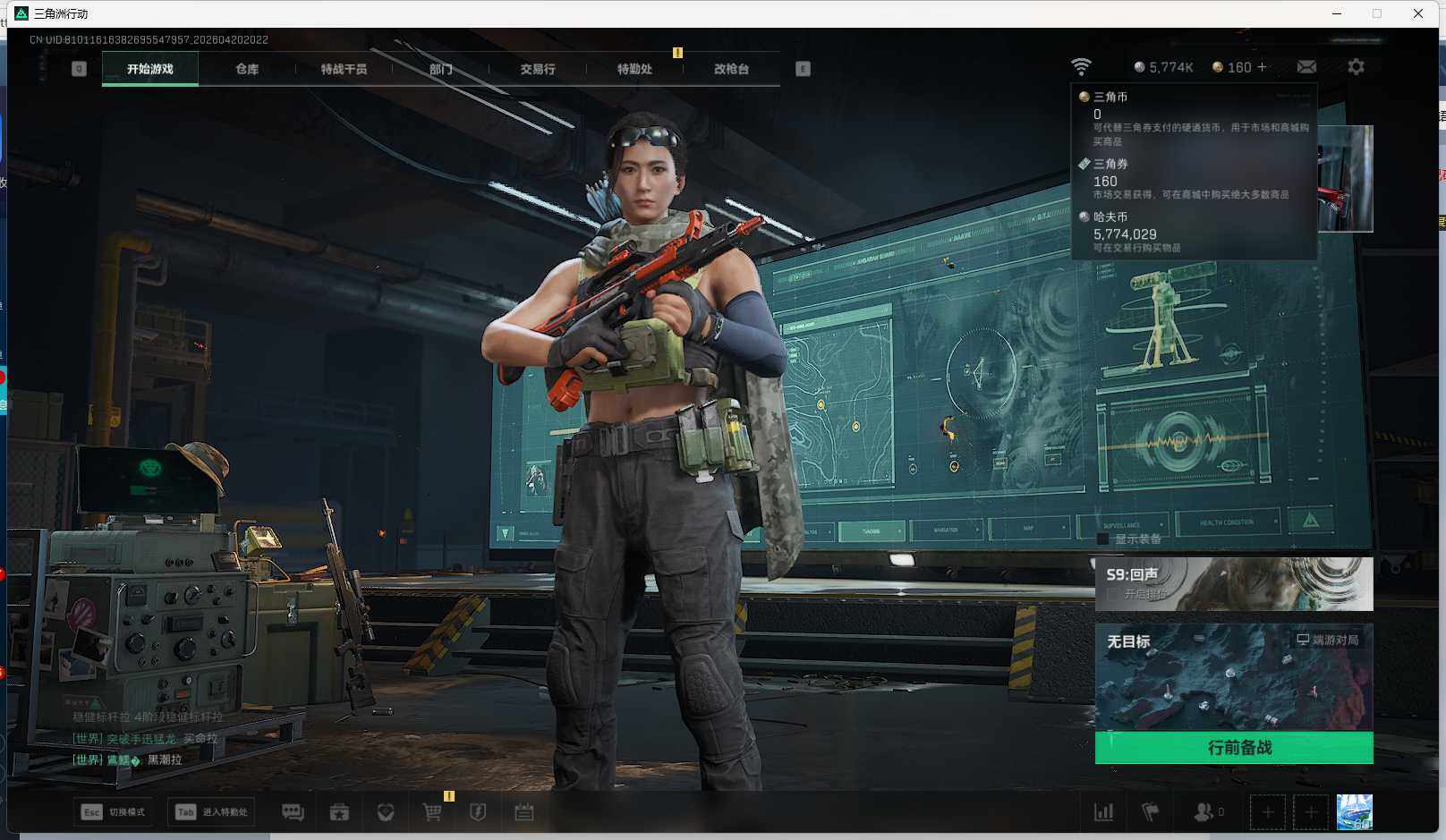Open the calendar events icon

point(524,812)
